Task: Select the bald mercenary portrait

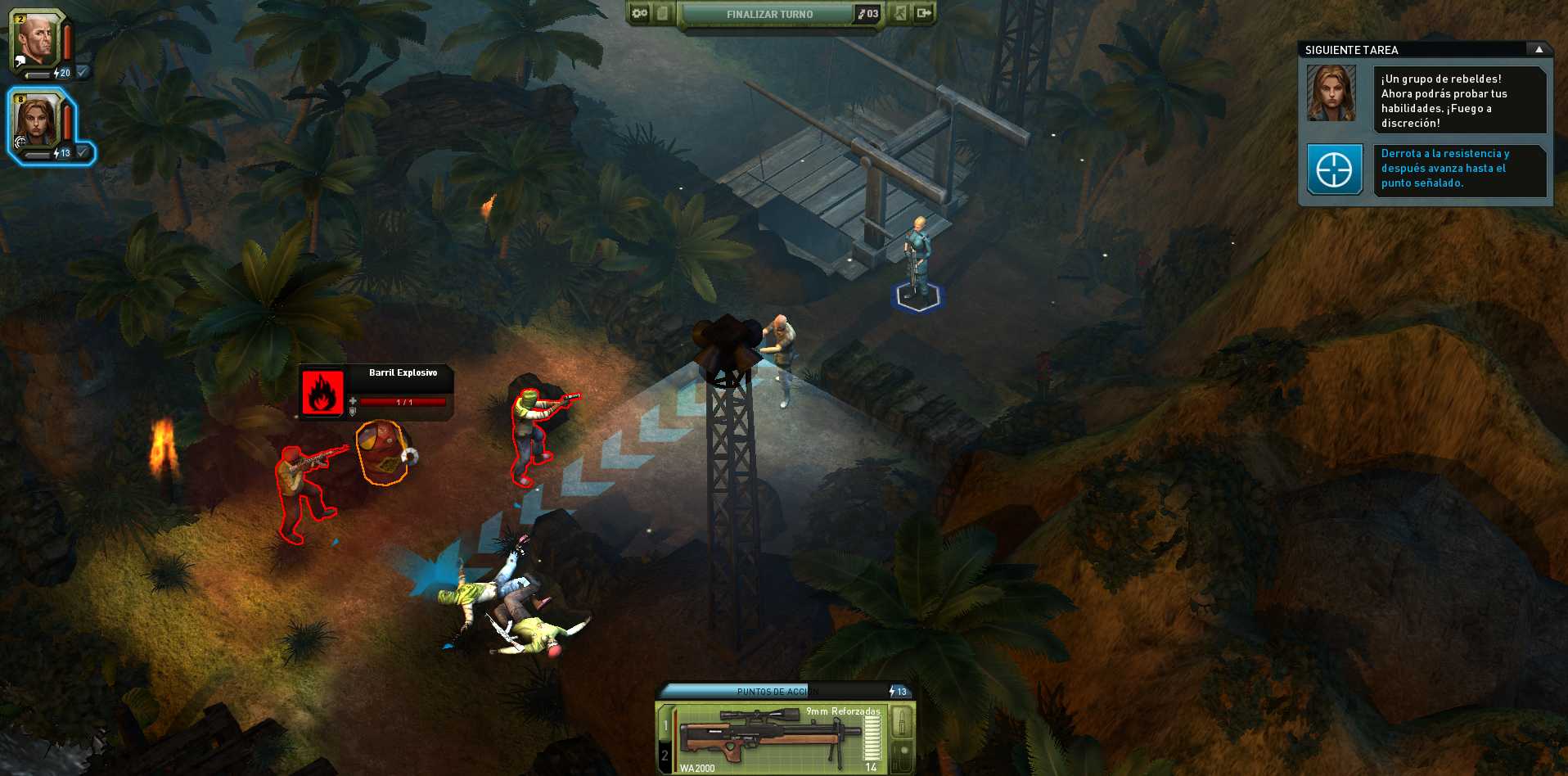Action: 36,40
